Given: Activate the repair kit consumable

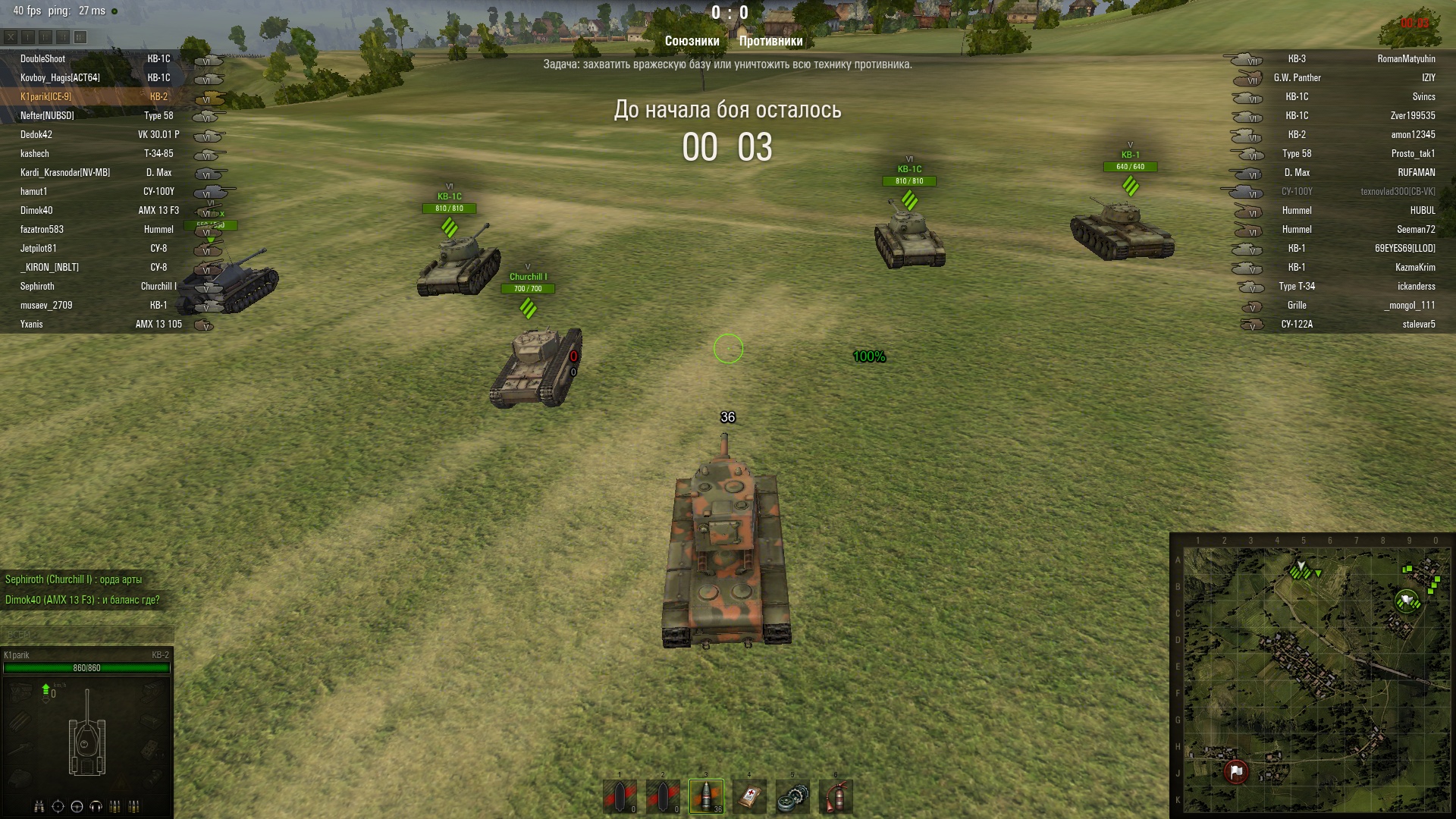Looking at the screenshot, I should click(792, 796).
